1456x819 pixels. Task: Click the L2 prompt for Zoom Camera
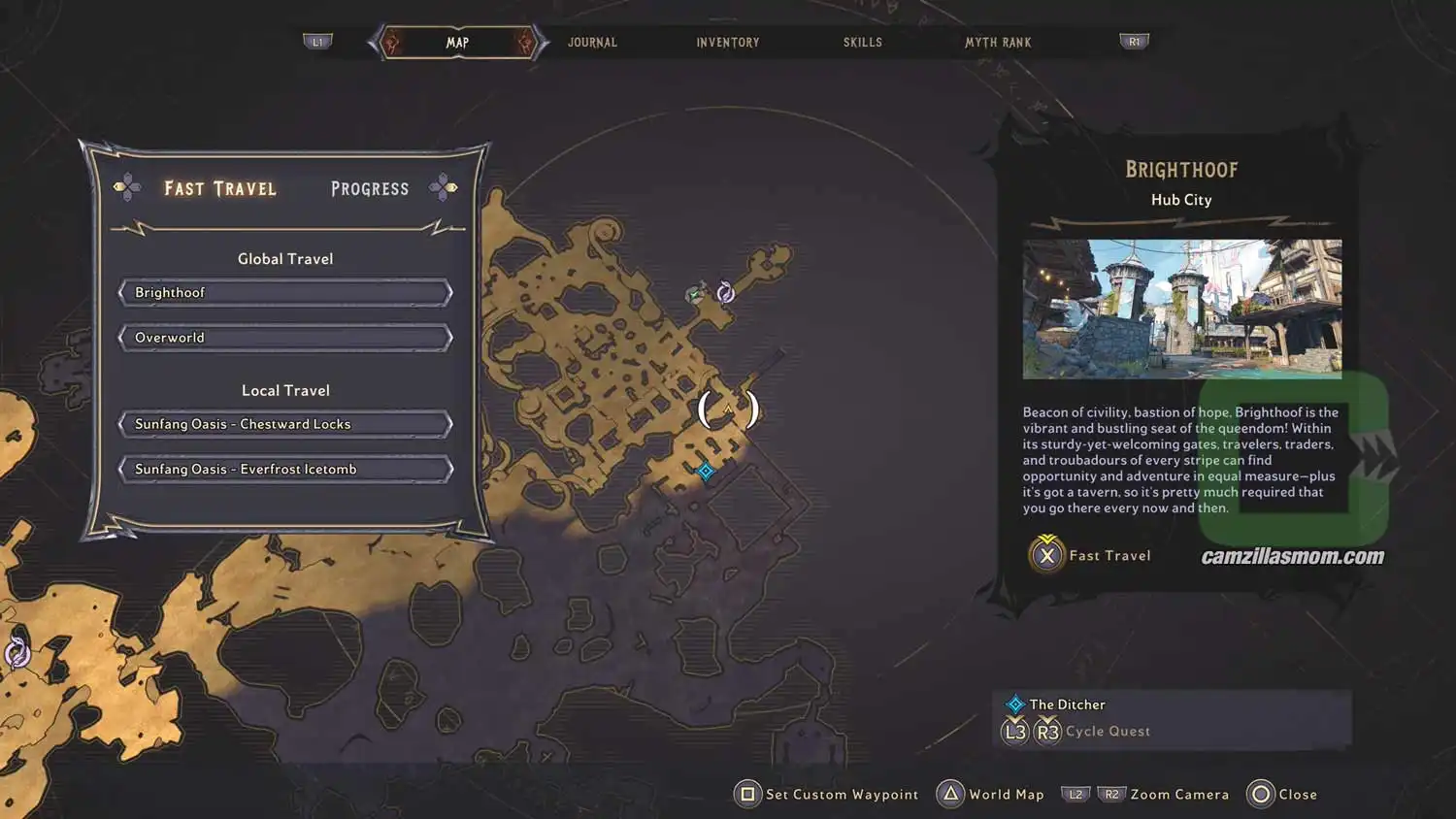tap(1075, 794)
